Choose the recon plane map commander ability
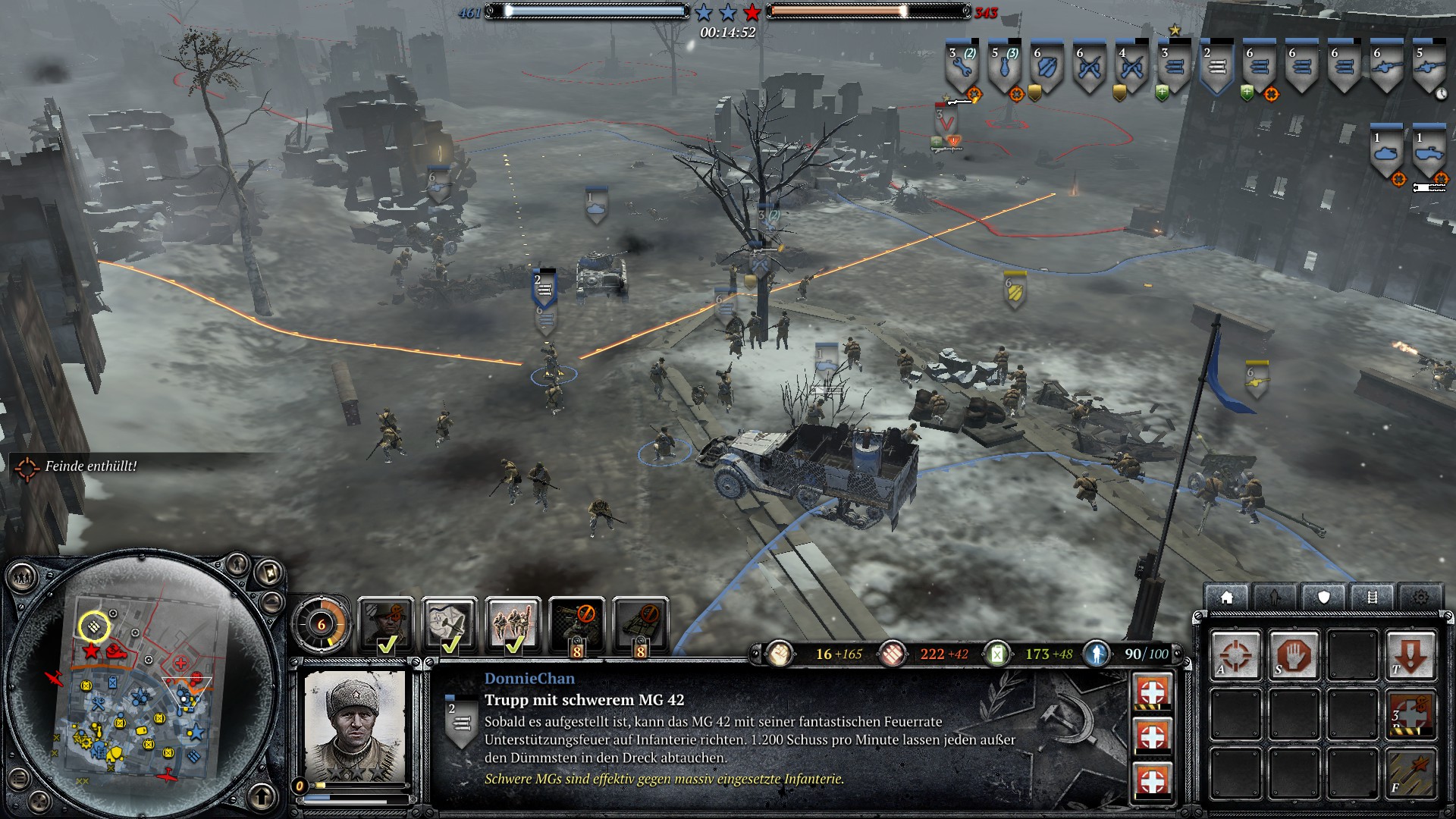This screenshot has width=1456, height=819. [449, 623]
